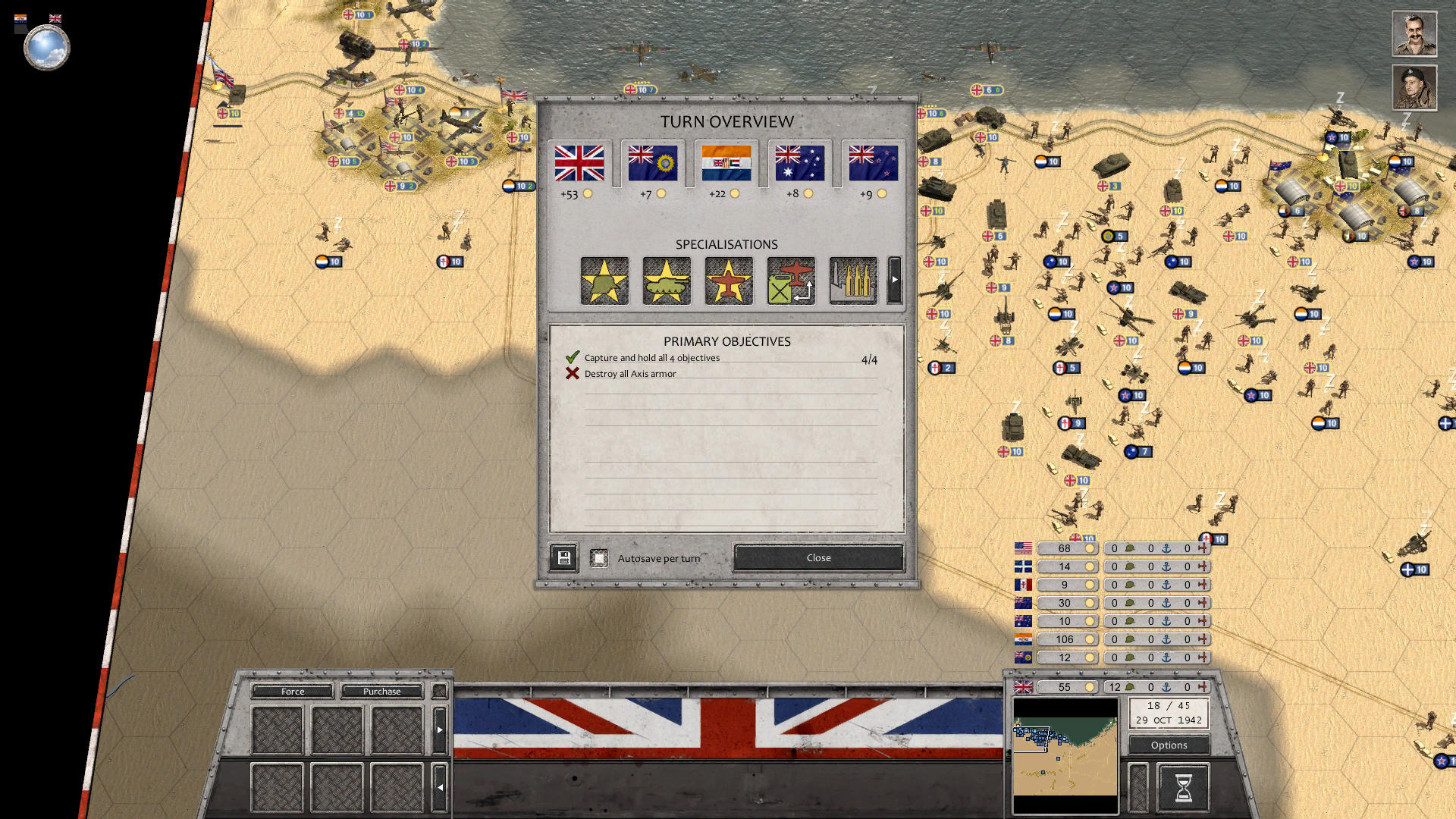Open the fuel and air supply specialisation
This screenshot has width=1456, height=819.
[x=791, y=280]
